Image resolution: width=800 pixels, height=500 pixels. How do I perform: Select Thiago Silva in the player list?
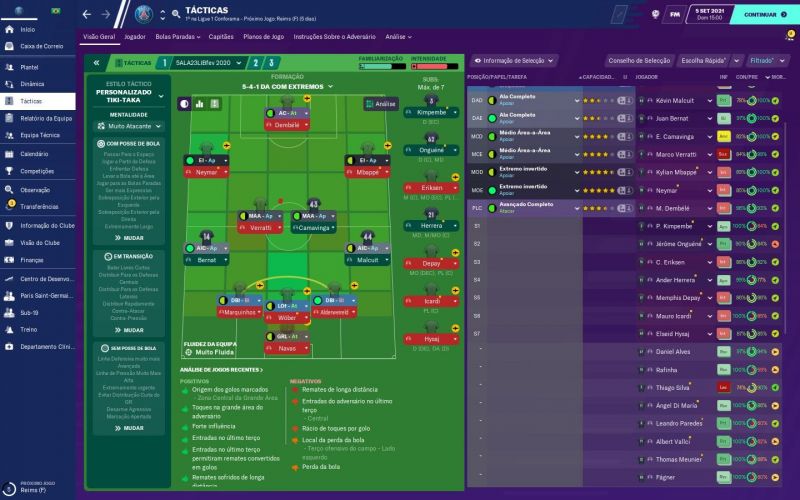(x=672, y=387)
